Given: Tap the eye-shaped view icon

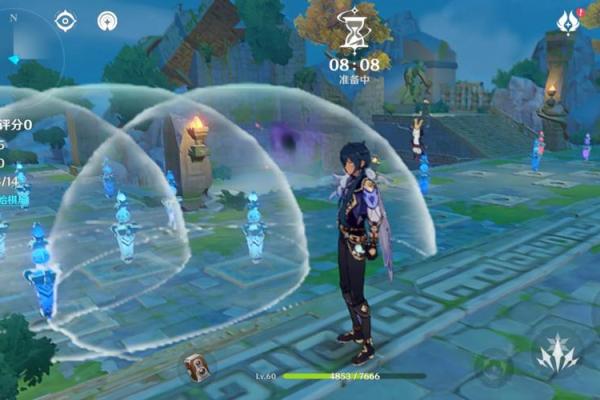Looking at the screenshot, I should 66,20.
